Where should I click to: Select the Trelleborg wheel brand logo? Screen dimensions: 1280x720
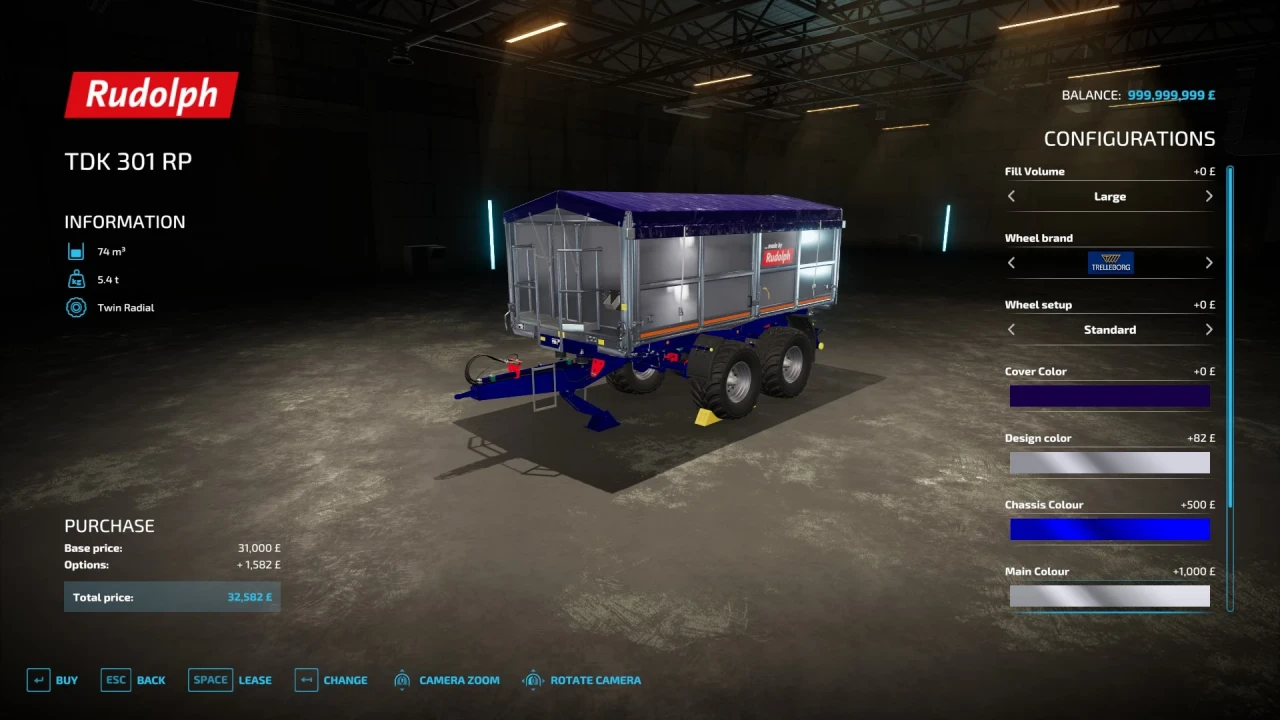click(x=1110, y=262)
